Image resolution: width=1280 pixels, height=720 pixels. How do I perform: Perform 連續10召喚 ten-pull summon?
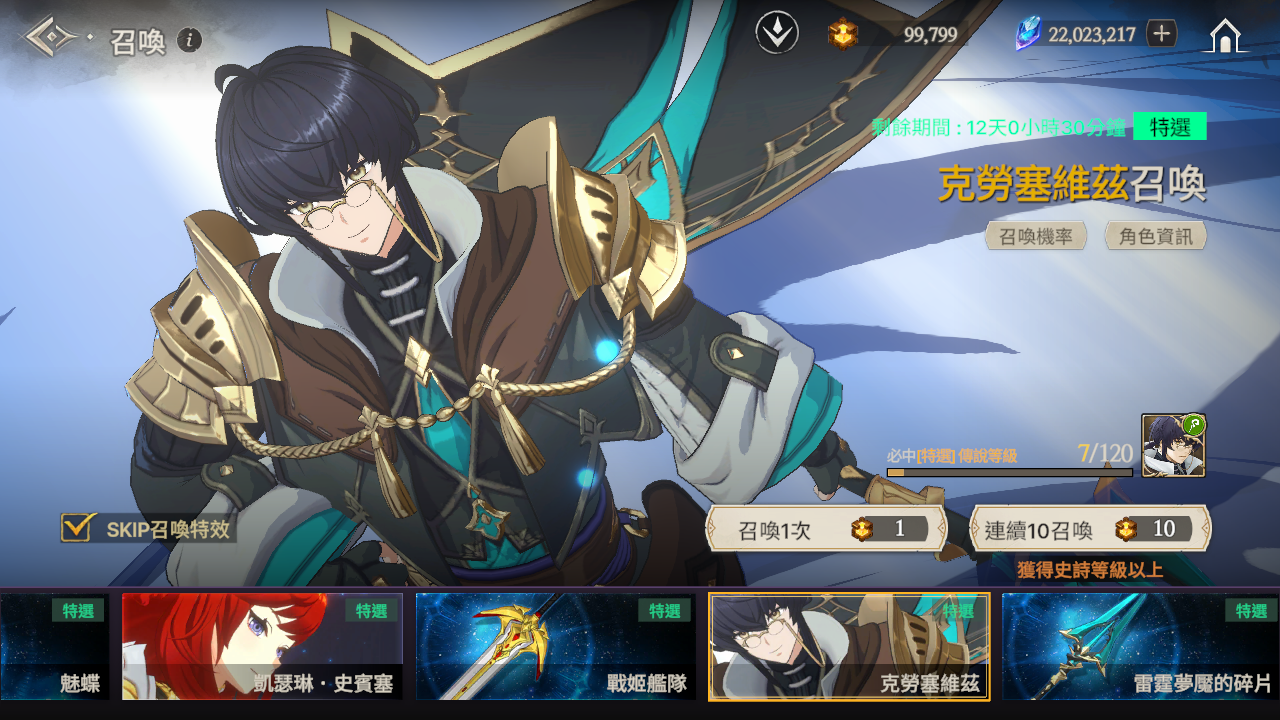1090,529
